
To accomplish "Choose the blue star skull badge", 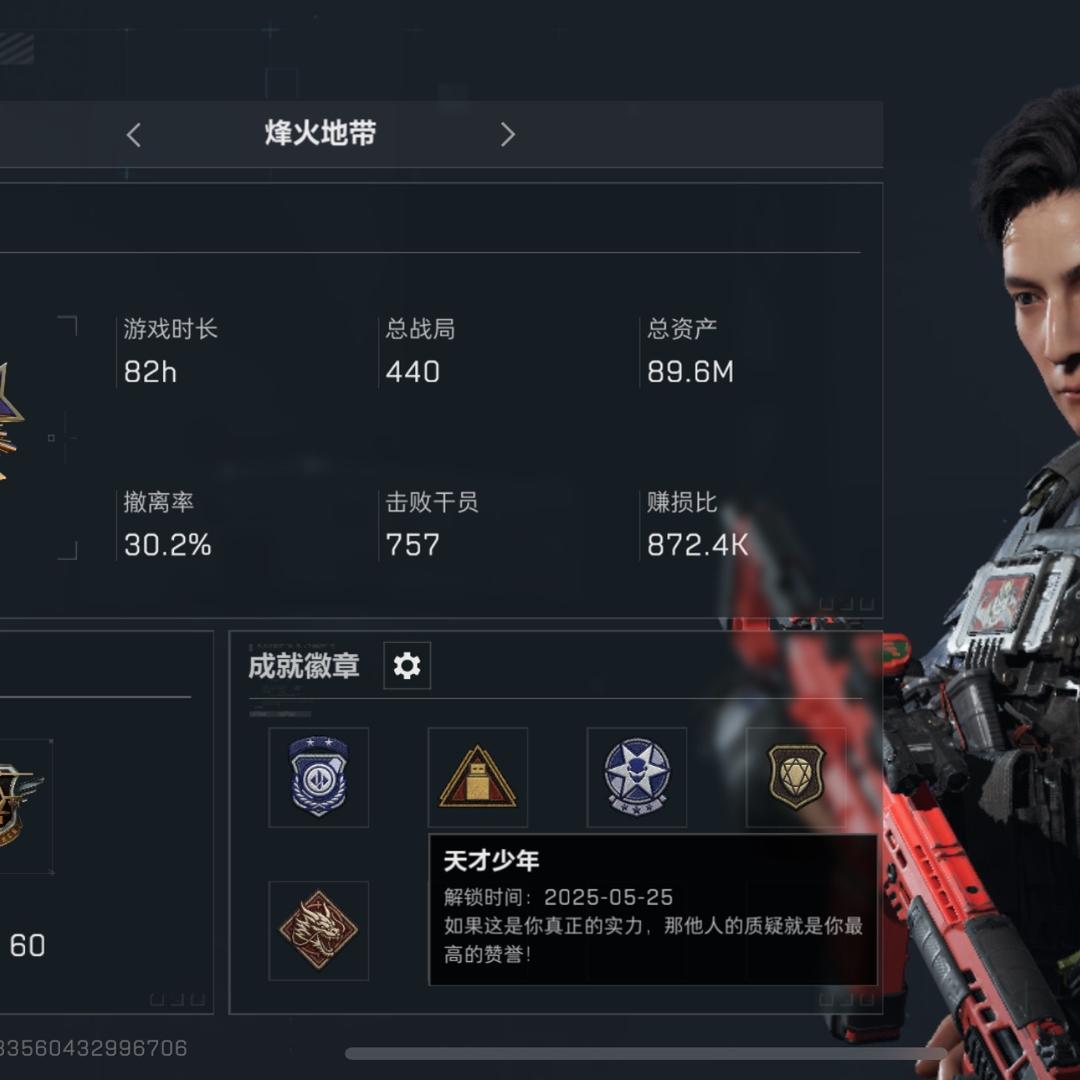I will (636, 777).
